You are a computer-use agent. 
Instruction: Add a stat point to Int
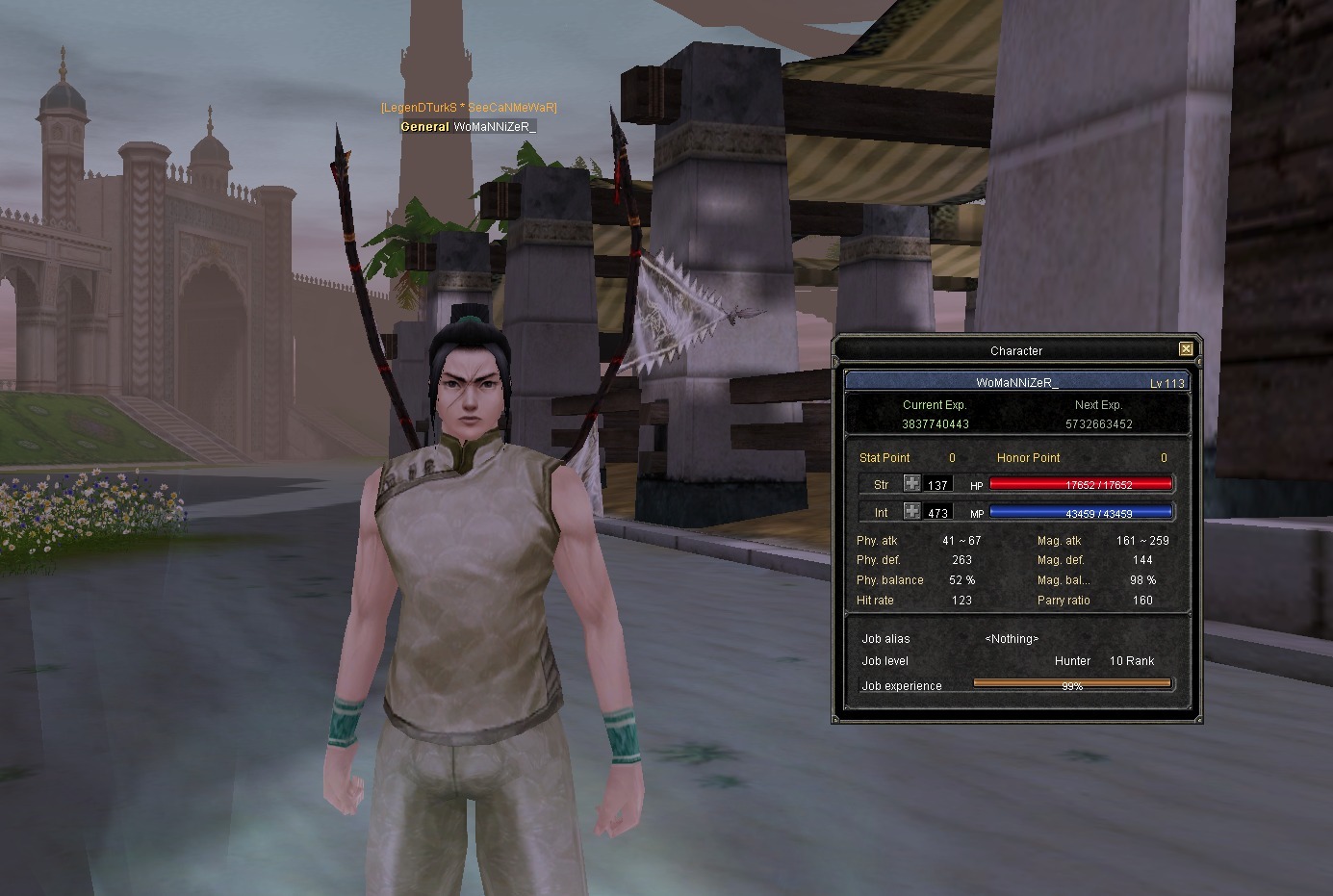coord(911,512)
